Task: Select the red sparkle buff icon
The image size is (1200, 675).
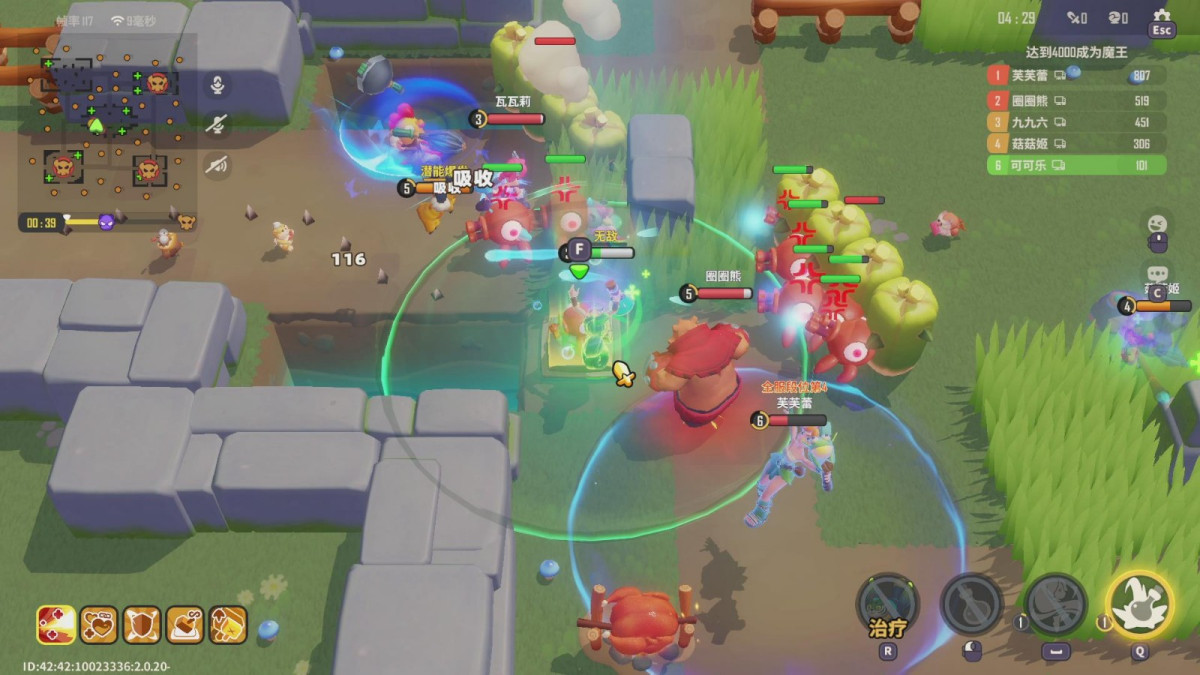Action: 56,625
